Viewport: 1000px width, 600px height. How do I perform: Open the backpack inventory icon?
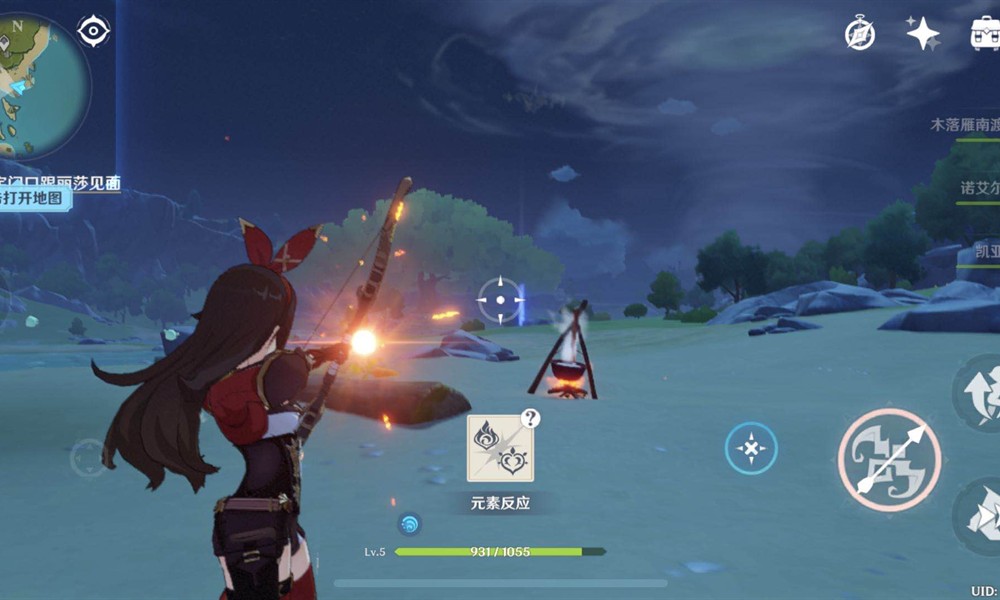(x=985, y=33)
